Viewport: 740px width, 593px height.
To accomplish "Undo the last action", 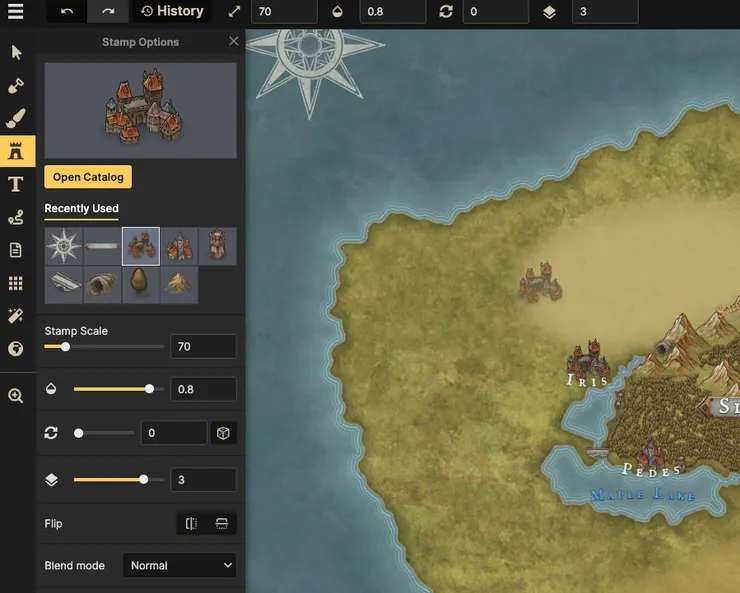I will tap(66, 12).
